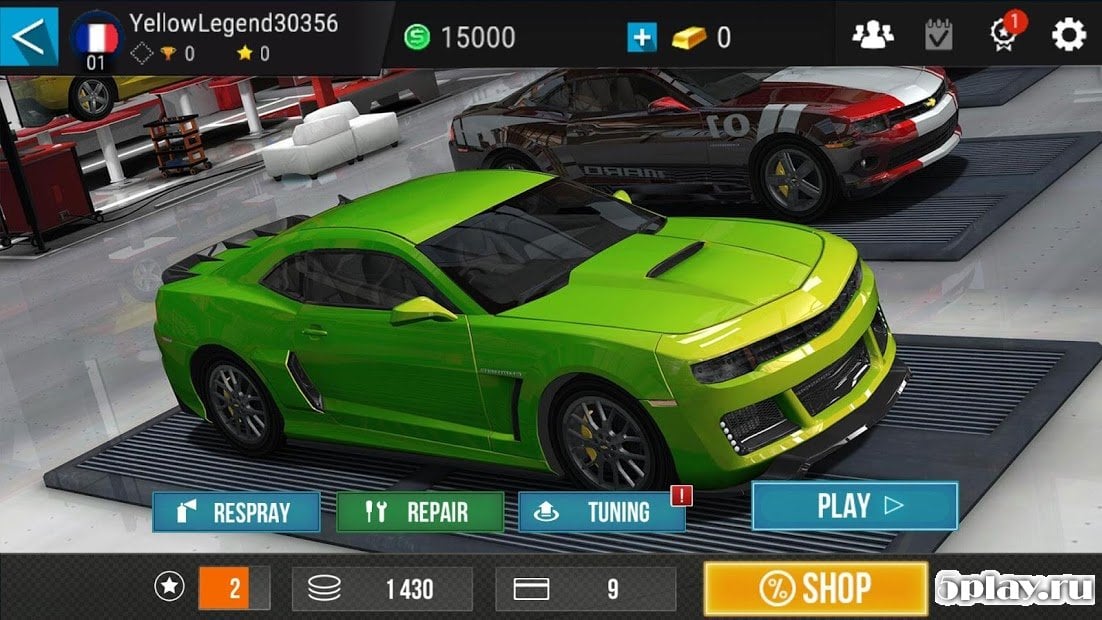Open the Tuning menu
The width and height of the screenshot is (1102, 620).
(x=602, y=512)
